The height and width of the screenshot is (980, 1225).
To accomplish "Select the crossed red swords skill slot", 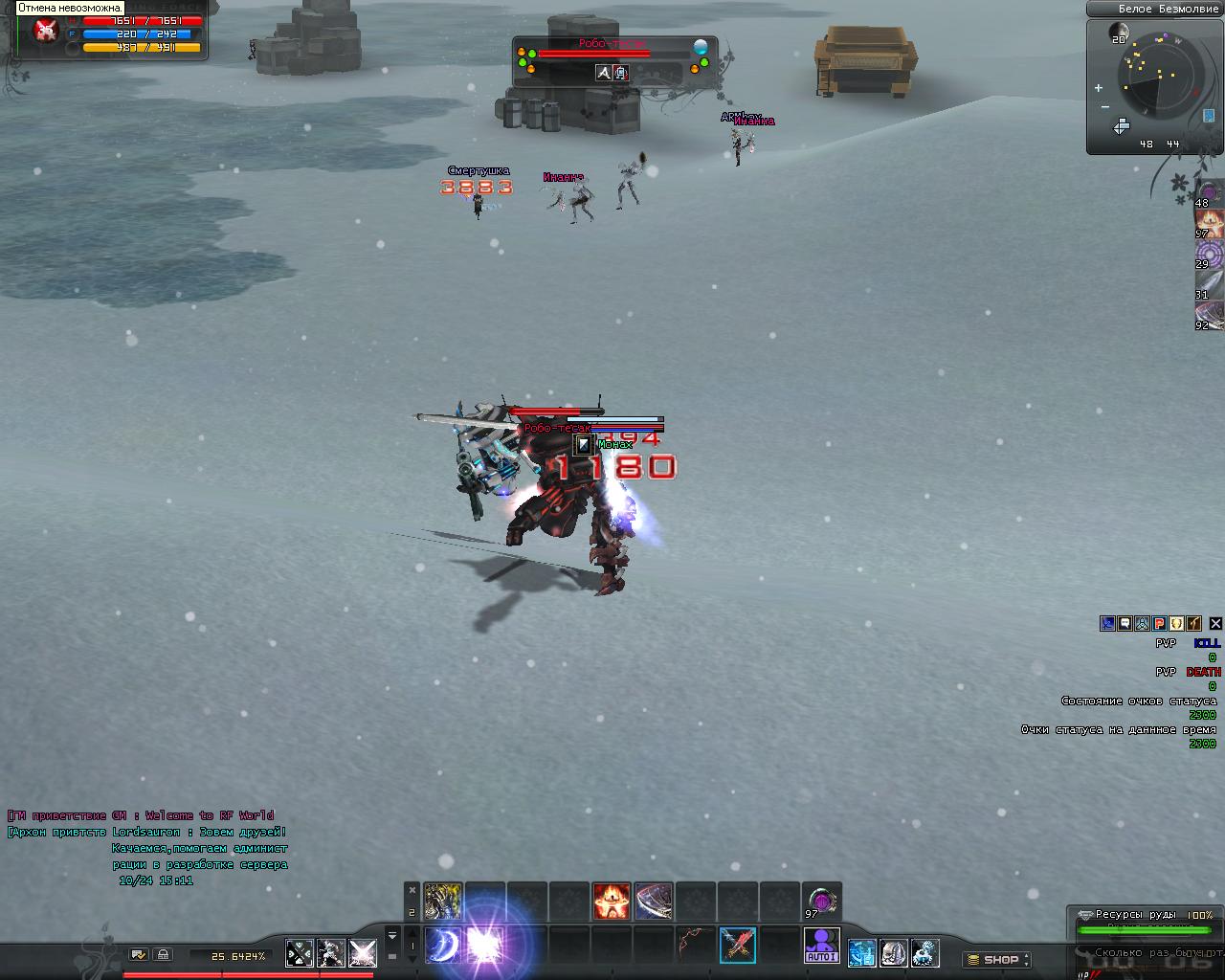I will pyautogui.click(x=738, y=946).
